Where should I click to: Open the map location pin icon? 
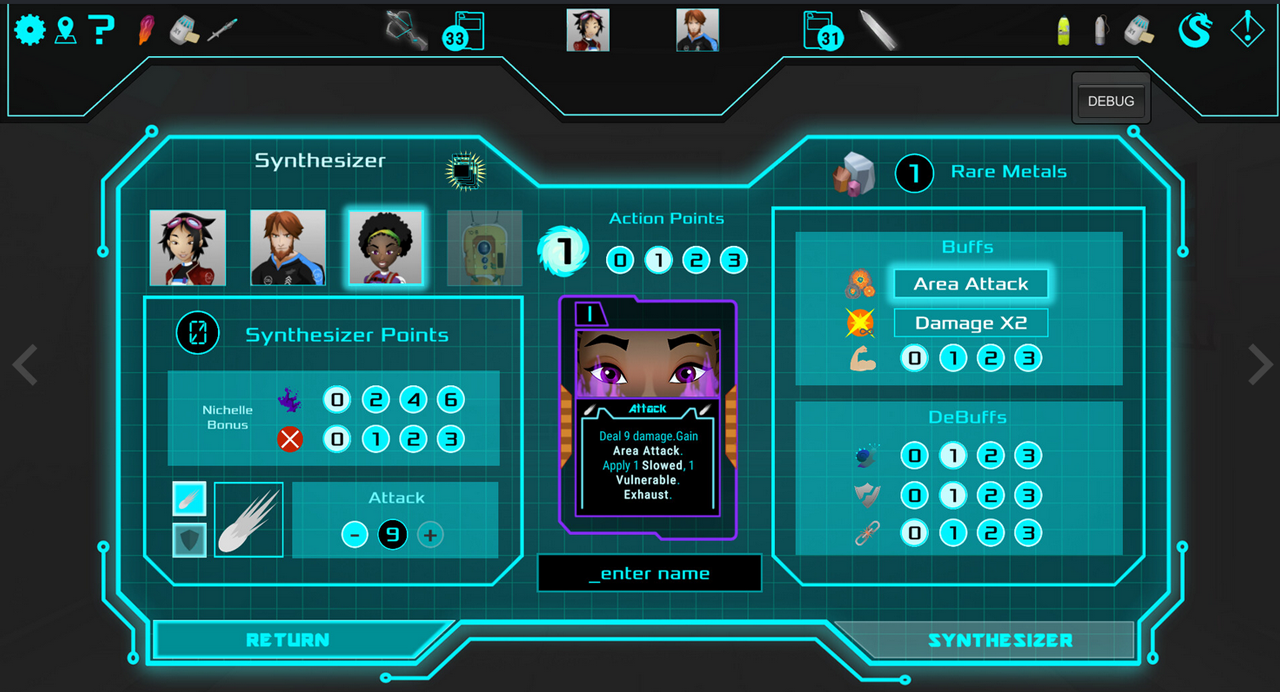(66, 30)
